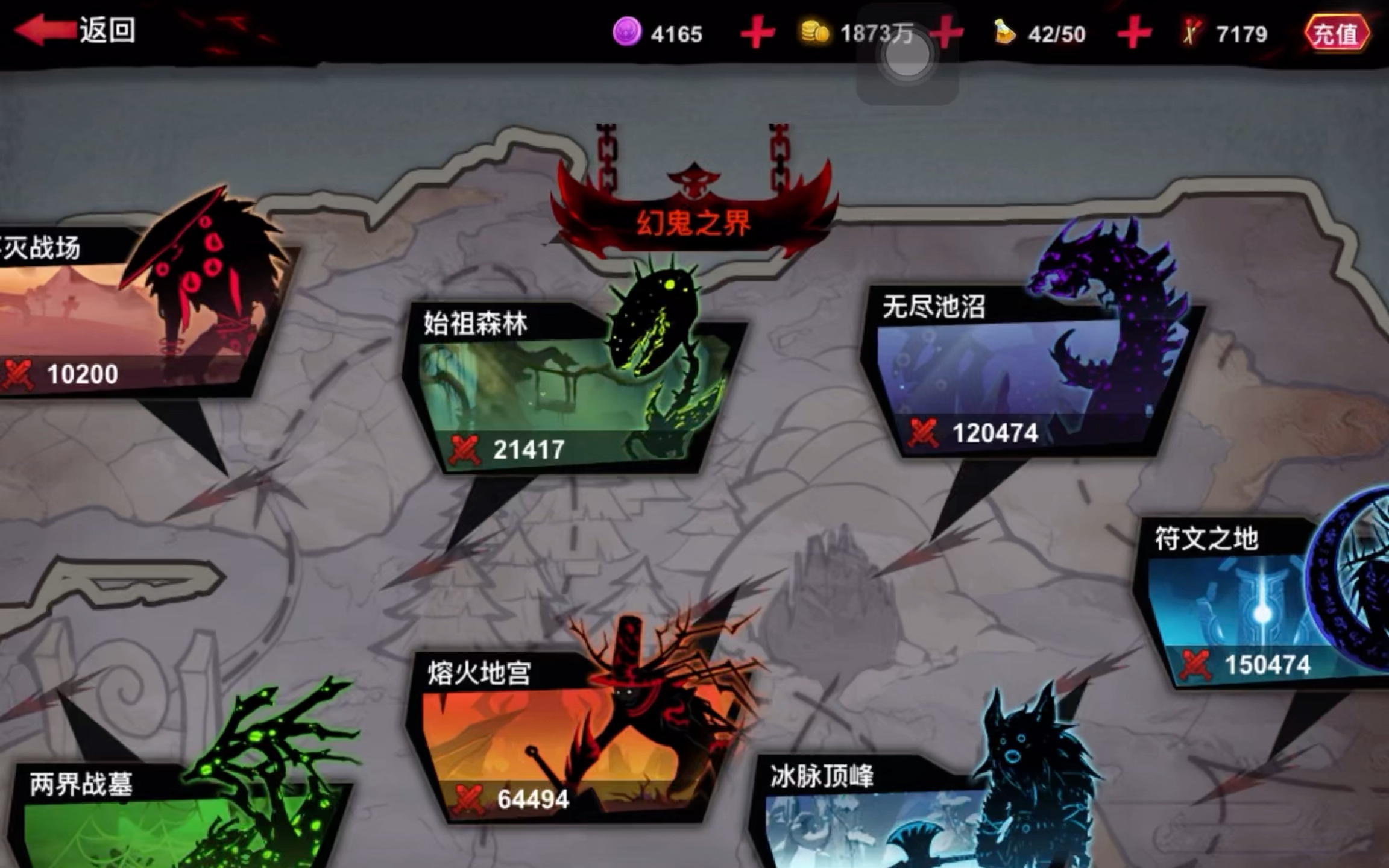Tap the plus to buy more gems
The image size is (1389, 868).
(x=758, y=33)
